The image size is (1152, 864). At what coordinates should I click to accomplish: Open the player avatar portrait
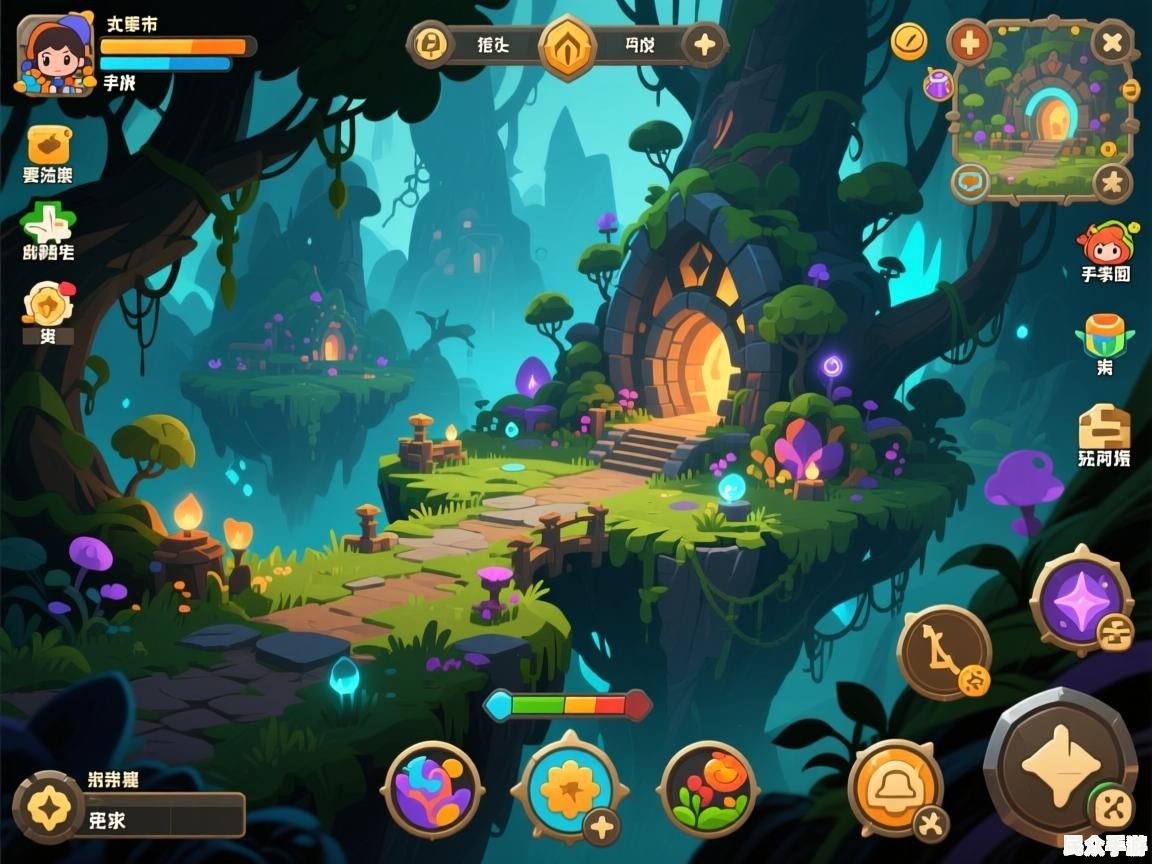[x=55, y=55]
